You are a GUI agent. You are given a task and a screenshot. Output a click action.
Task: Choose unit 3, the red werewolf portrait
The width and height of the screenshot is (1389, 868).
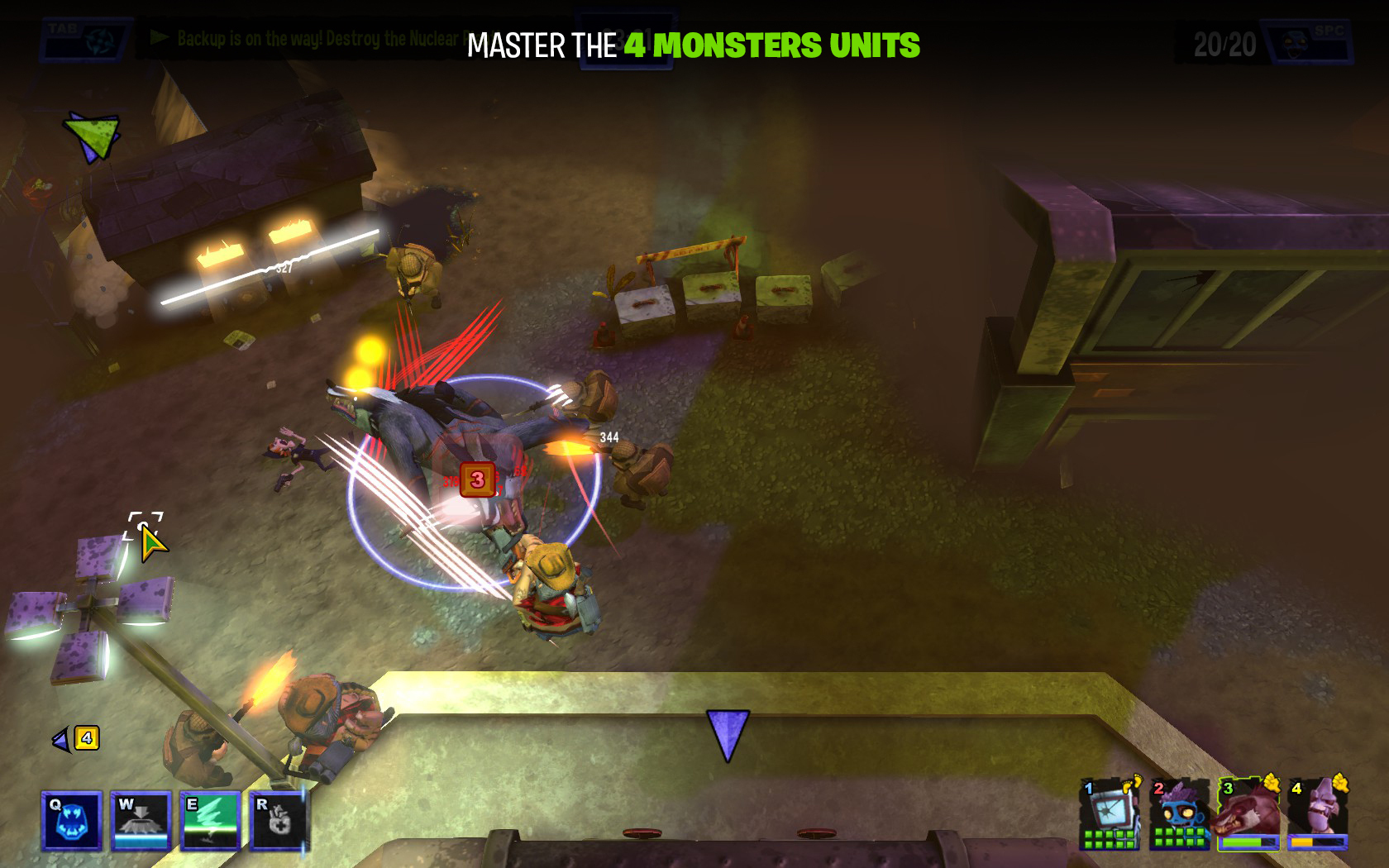coord(1248,814)
